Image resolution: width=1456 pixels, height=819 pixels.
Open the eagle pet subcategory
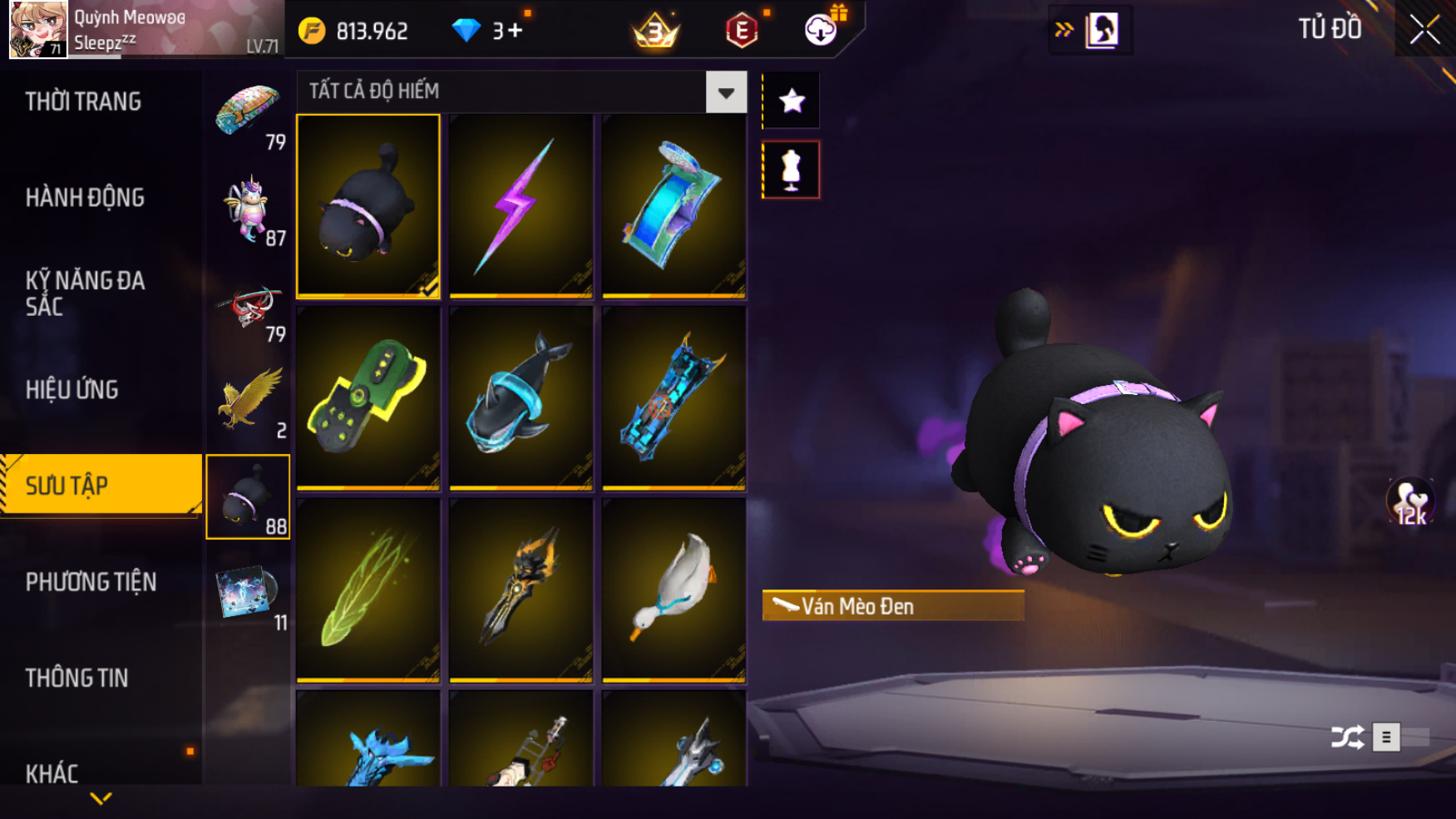click(249, 401)
